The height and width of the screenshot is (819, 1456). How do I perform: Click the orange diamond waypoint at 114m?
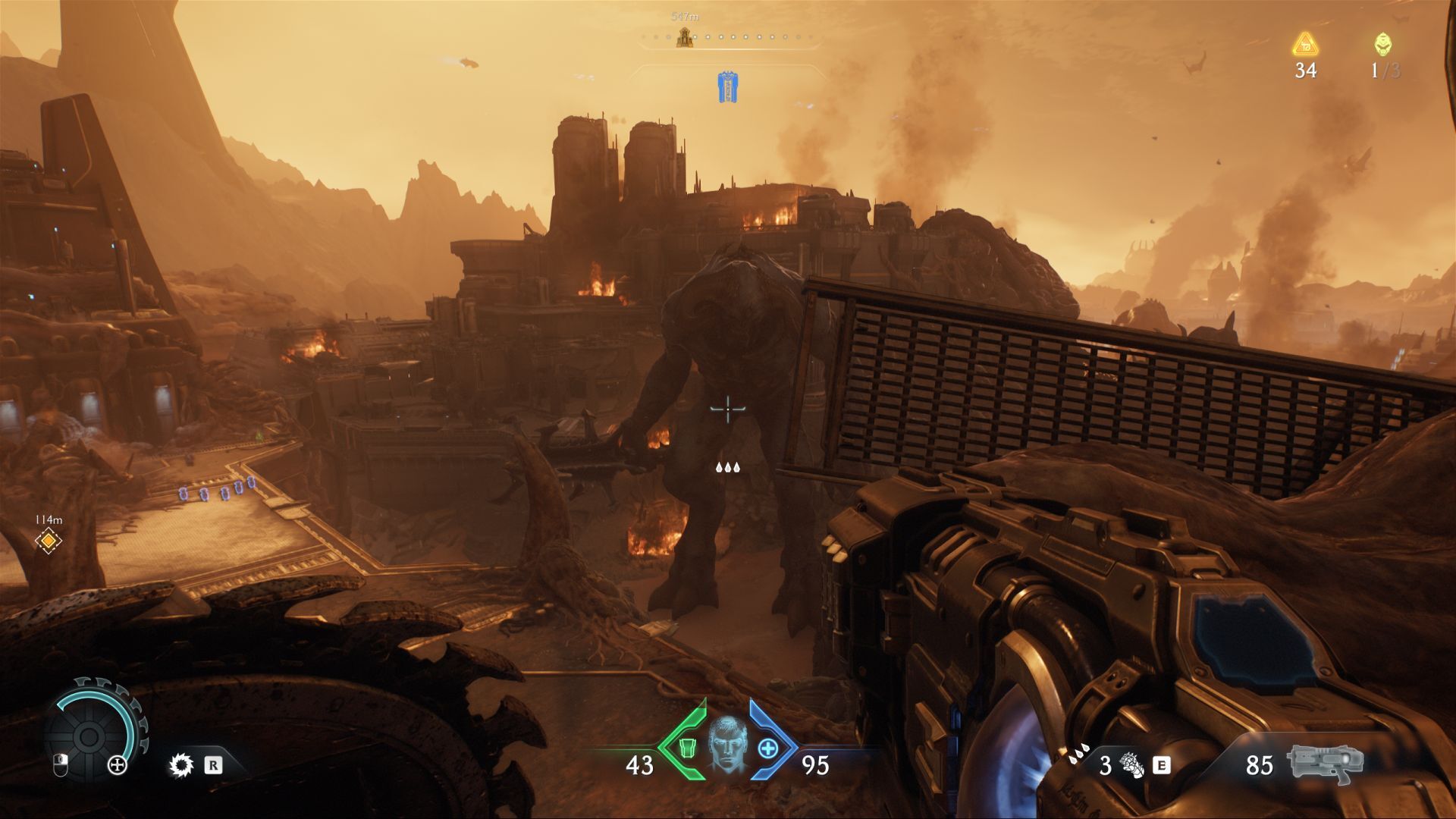(x=49, y=541)
